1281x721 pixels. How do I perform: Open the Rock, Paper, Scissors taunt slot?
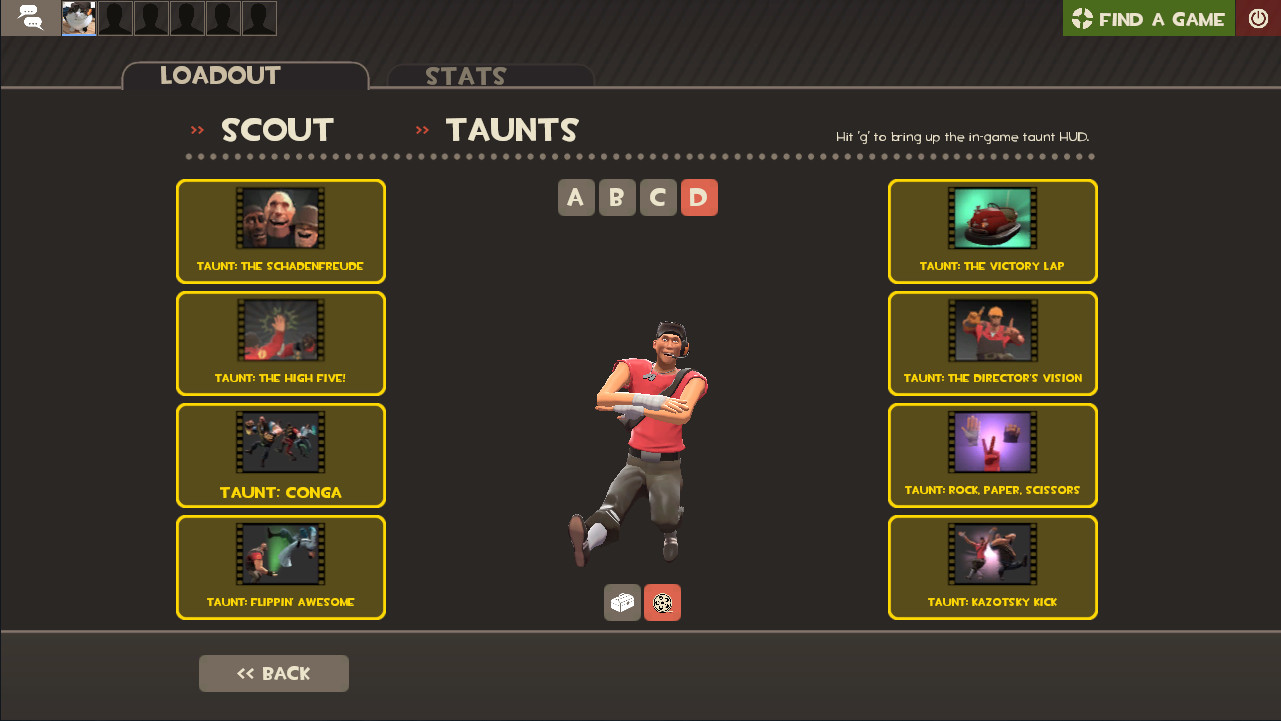coord(992,455)
